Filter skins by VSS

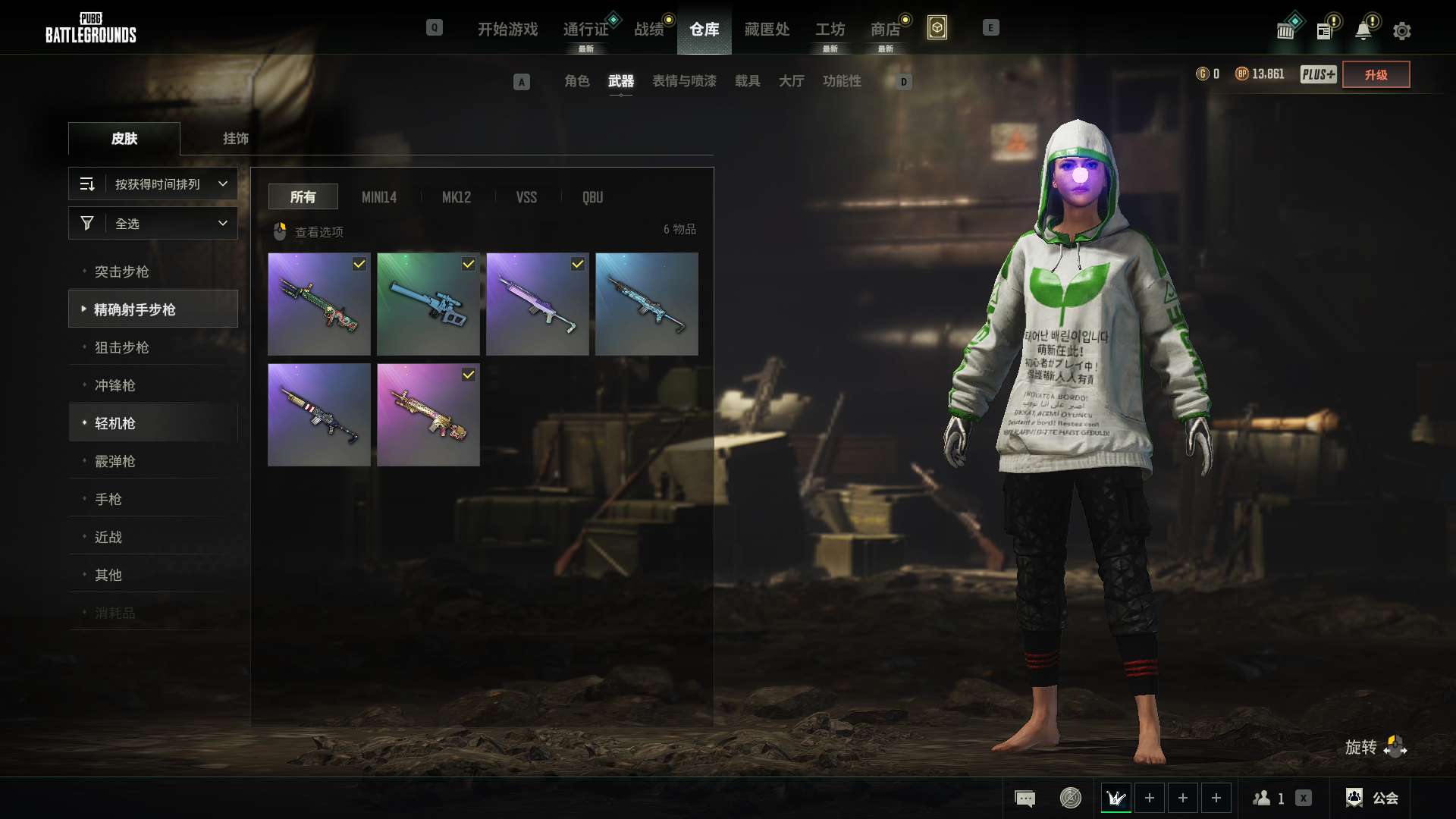tap(526, 197)
